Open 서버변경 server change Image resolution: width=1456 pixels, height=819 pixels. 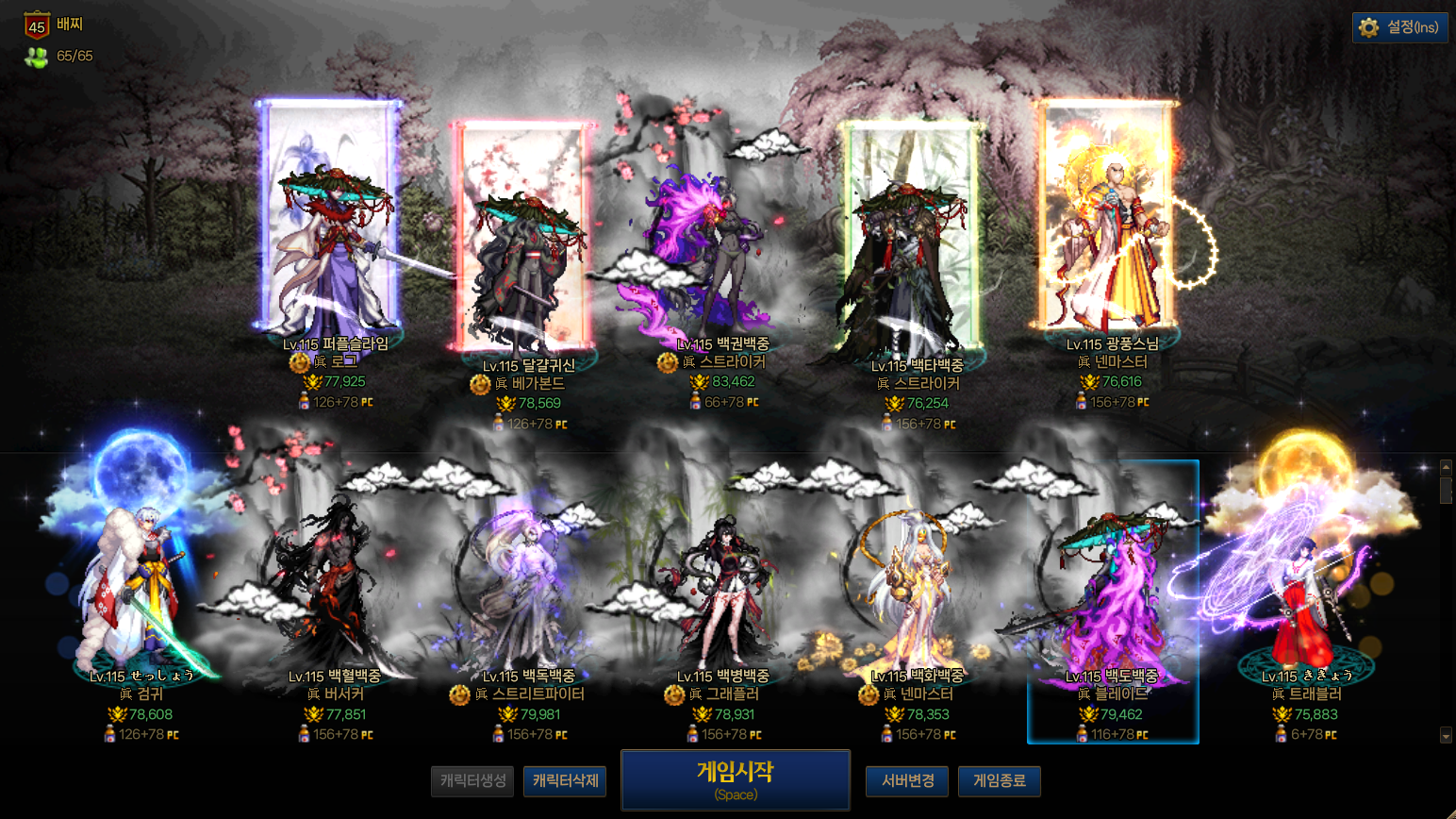907,781
